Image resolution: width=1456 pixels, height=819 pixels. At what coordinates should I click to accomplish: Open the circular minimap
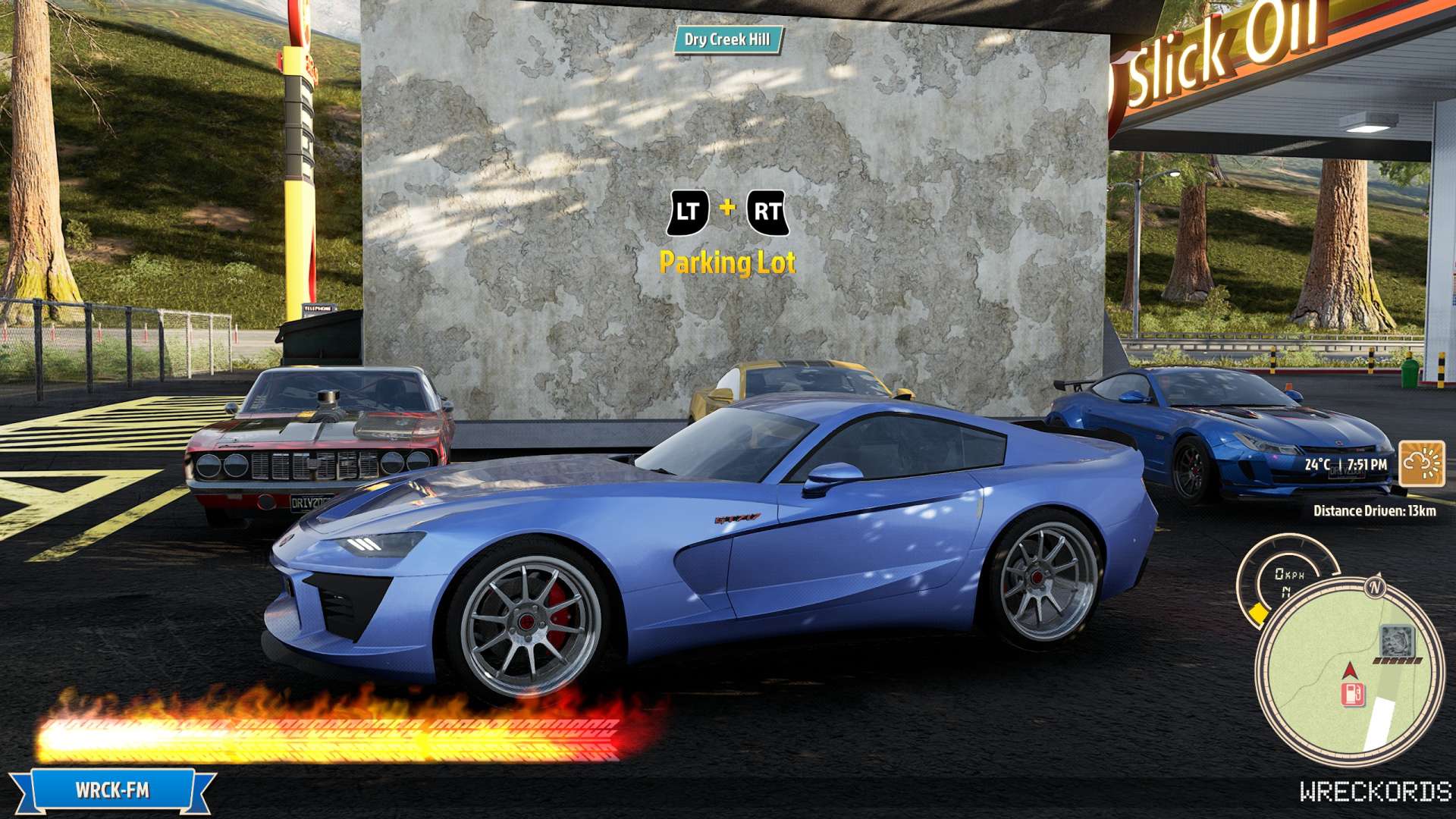pyautogui.click(x=1348, y=672)
